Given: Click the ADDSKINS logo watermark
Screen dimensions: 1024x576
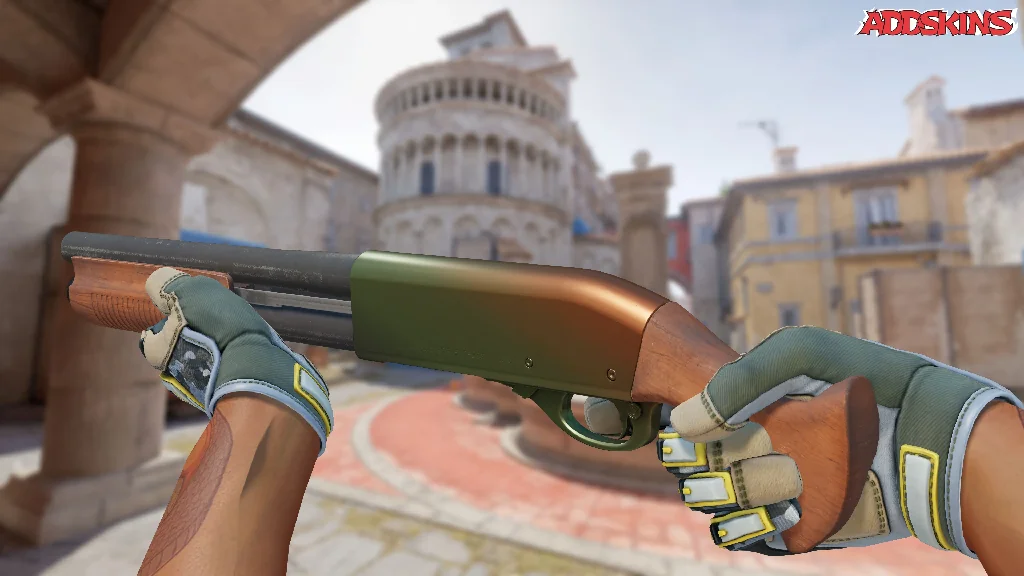Looking at the screenshot, I should point(936,22).
